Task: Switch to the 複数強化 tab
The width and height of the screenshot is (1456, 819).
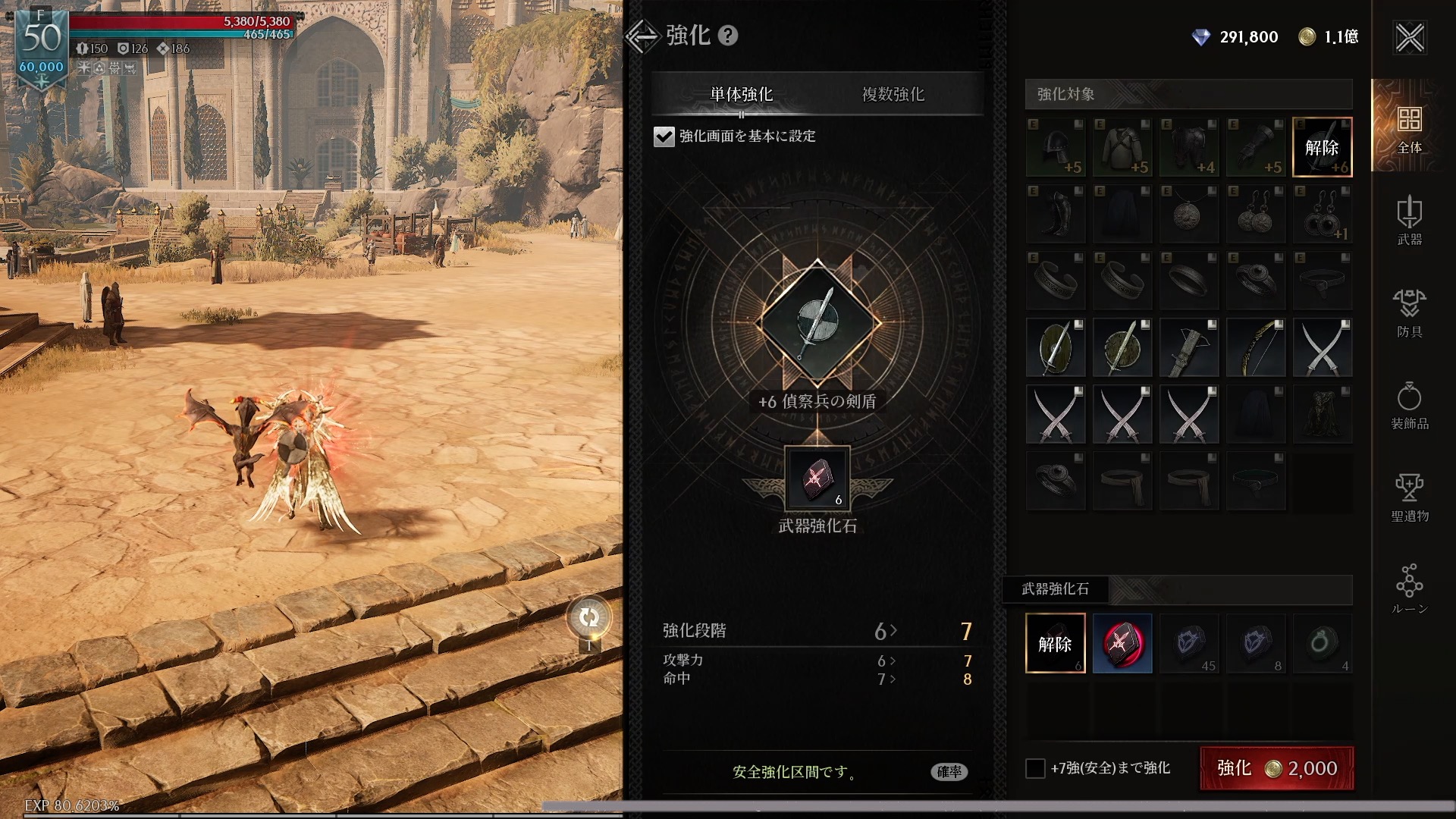Action: tap(893, 94)
